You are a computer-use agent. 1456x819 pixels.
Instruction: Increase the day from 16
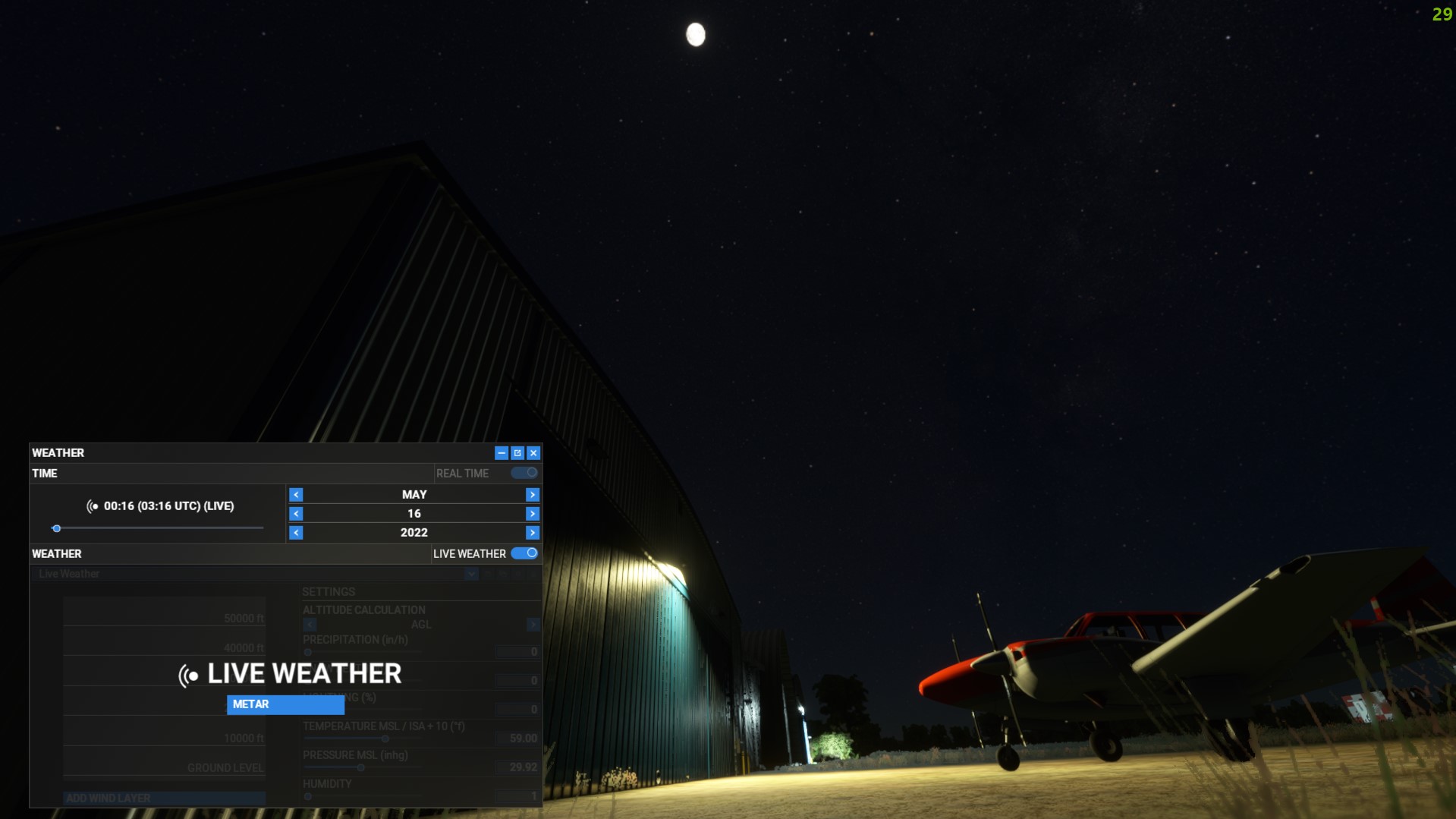[x=533, y=514]
